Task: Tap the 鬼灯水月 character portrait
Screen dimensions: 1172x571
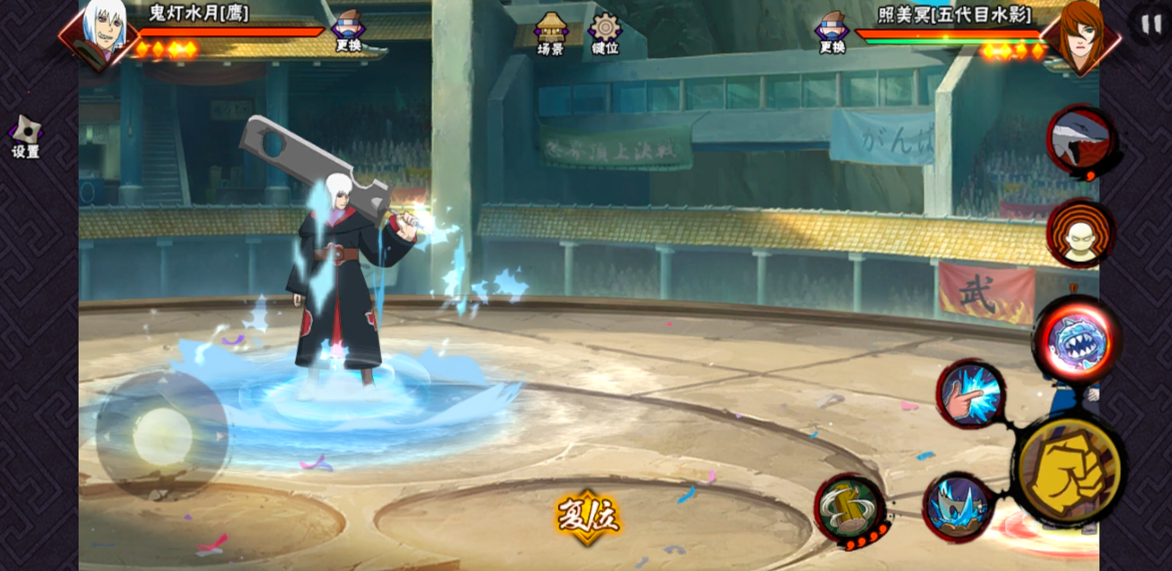Action: (102, 32)
